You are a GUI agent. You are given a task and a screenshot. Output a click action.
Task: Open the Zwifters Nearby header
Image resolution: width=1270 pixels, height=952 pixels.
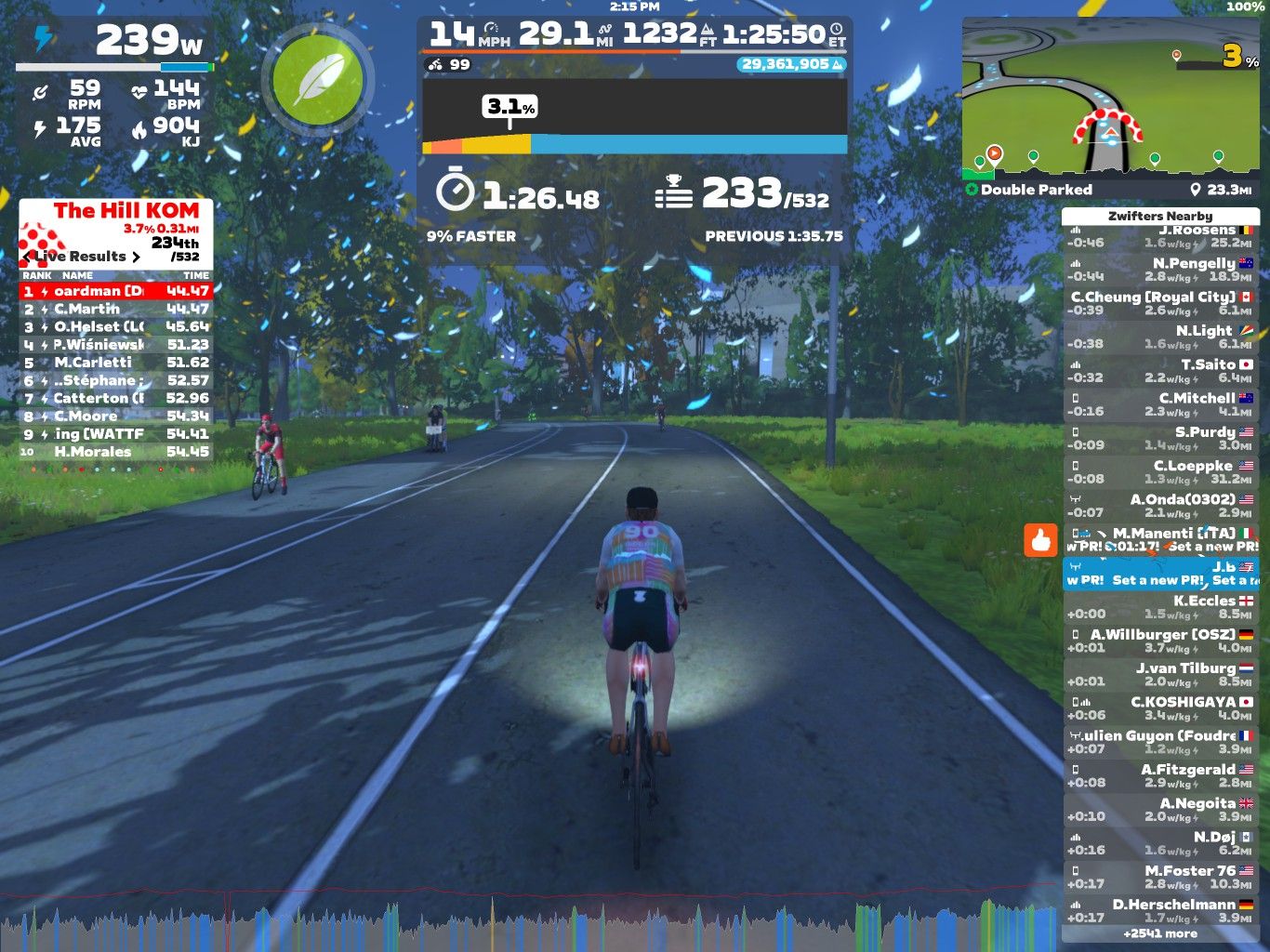coord(1160,216)
